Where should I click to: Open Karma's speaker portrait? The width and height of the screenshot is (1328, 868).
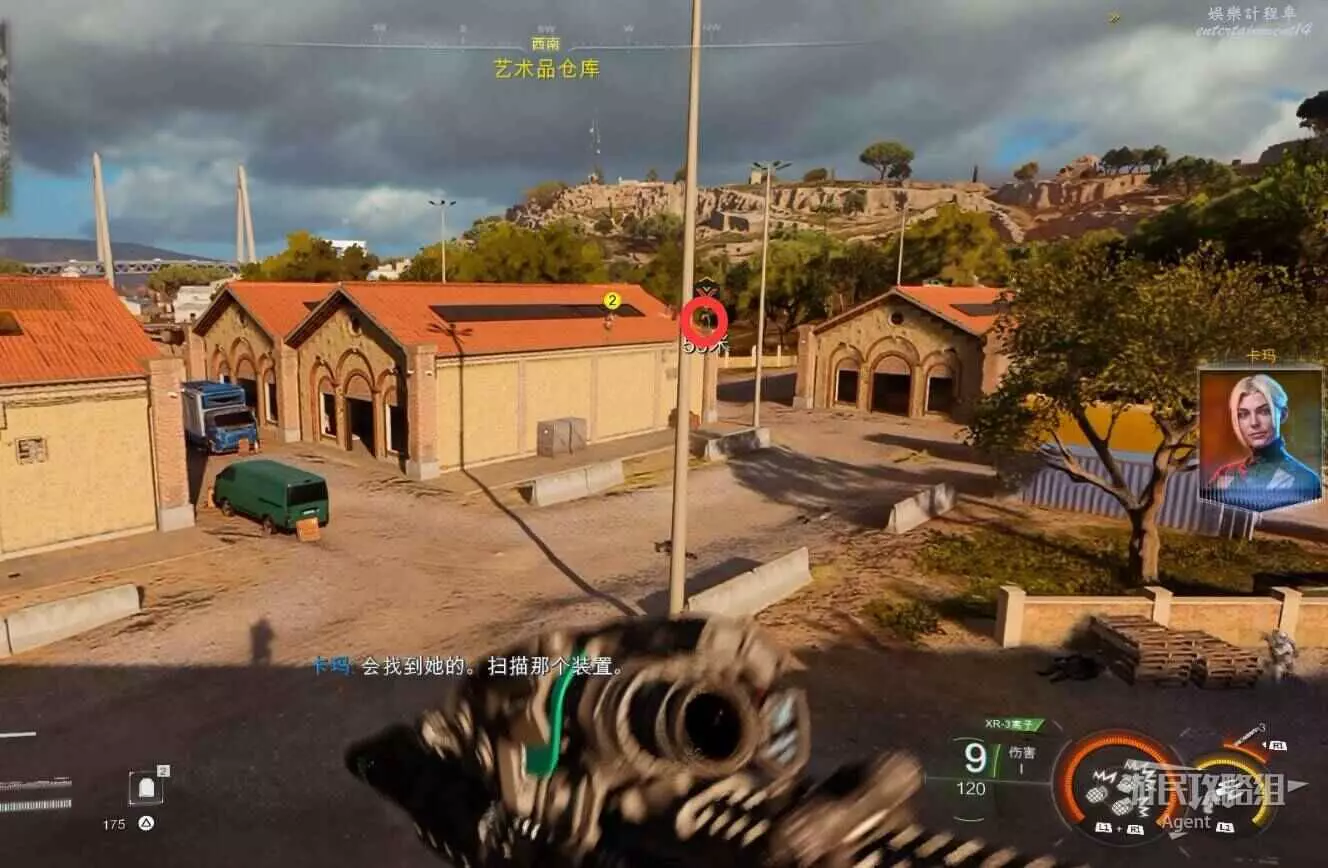1260,438
